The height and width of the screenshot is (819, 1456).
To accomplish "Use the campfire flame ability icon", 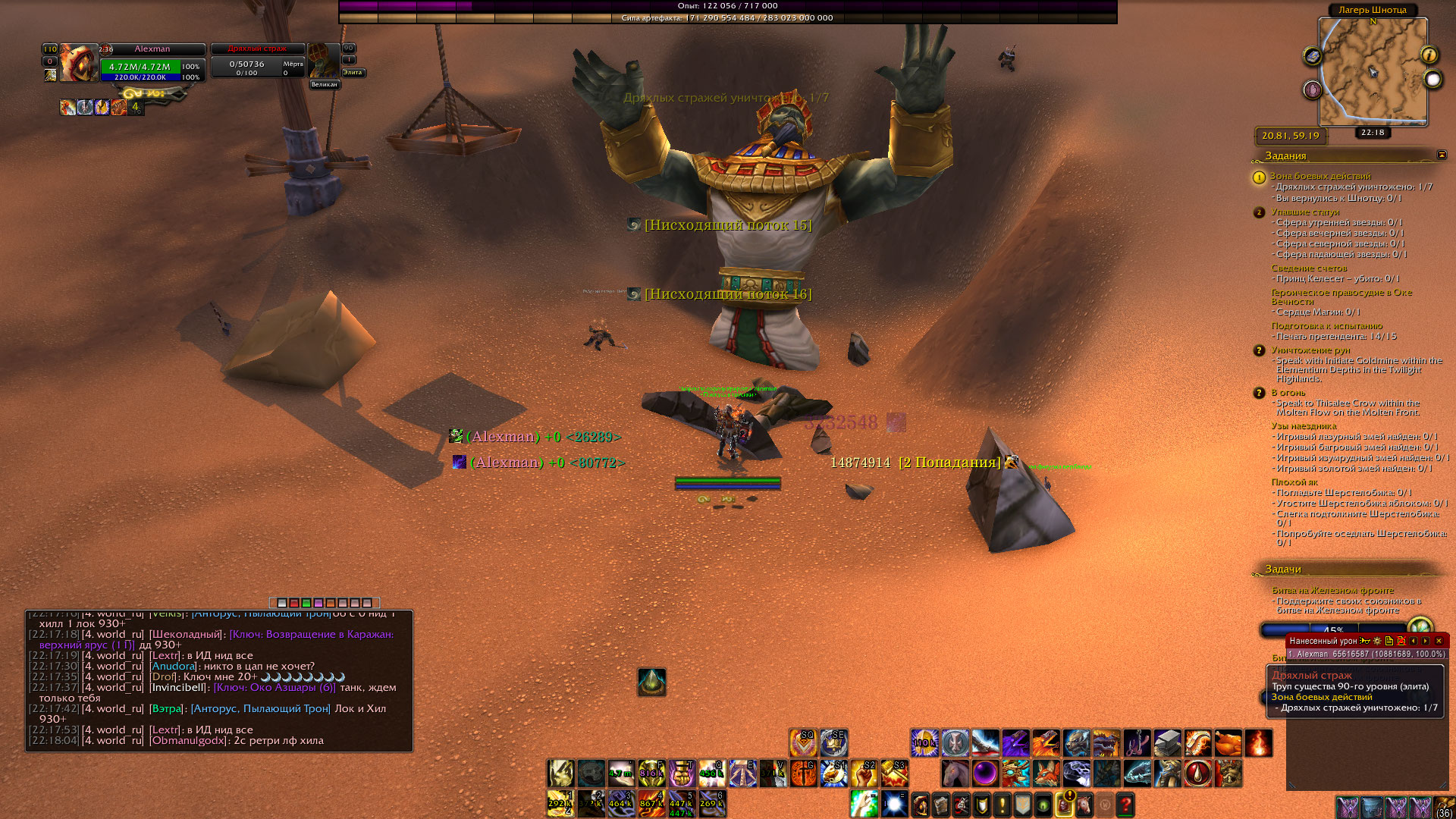I will click(1258, 743).
